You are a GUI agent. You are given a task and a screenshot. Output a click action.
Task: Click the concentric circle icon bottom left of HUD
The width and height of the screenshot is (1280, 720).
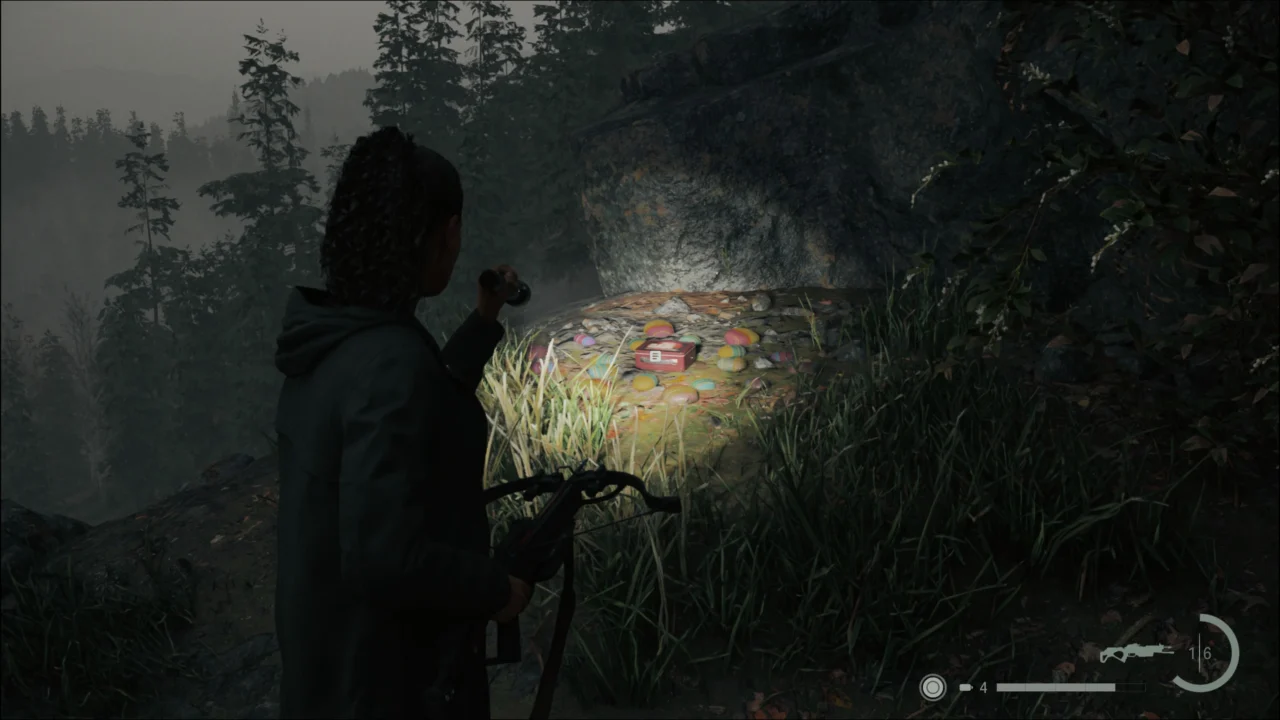pos(932,688)
